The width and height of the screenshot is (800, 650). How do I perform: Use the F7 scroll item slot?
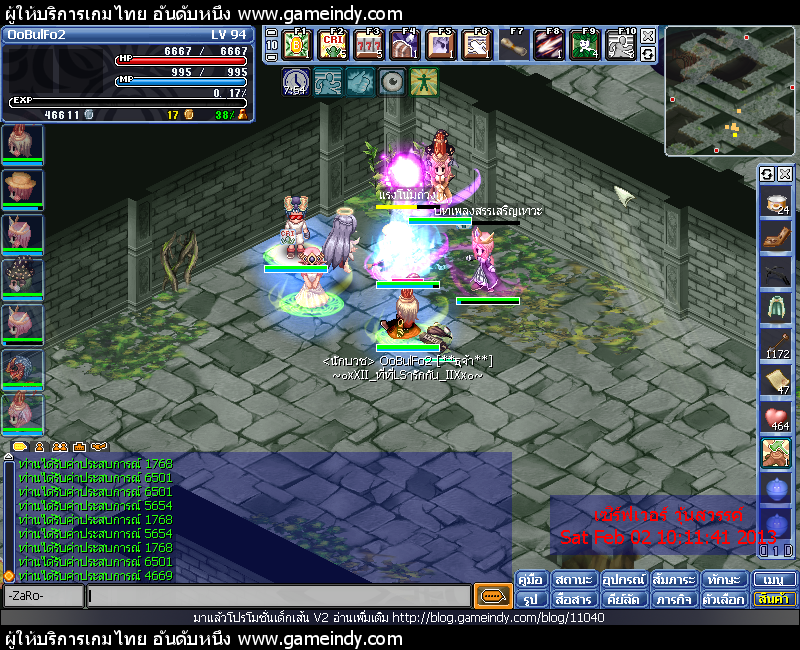pos(513,45)
